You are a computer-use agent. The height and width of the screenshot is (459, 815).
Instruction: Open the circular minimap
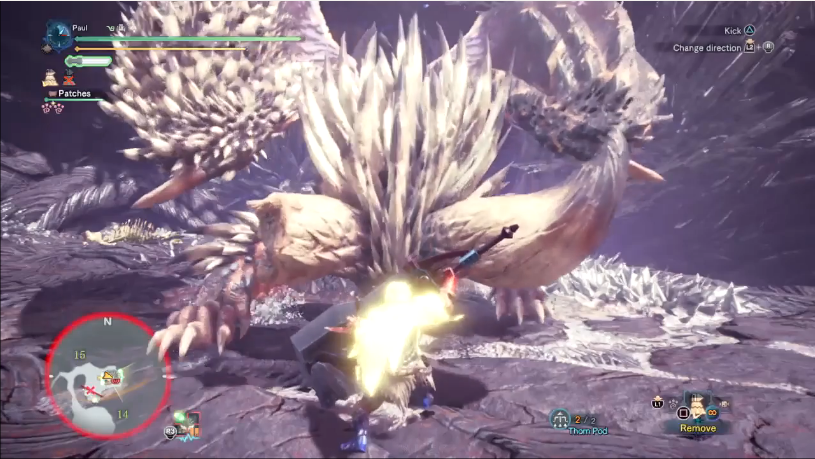tap(108, 375)
